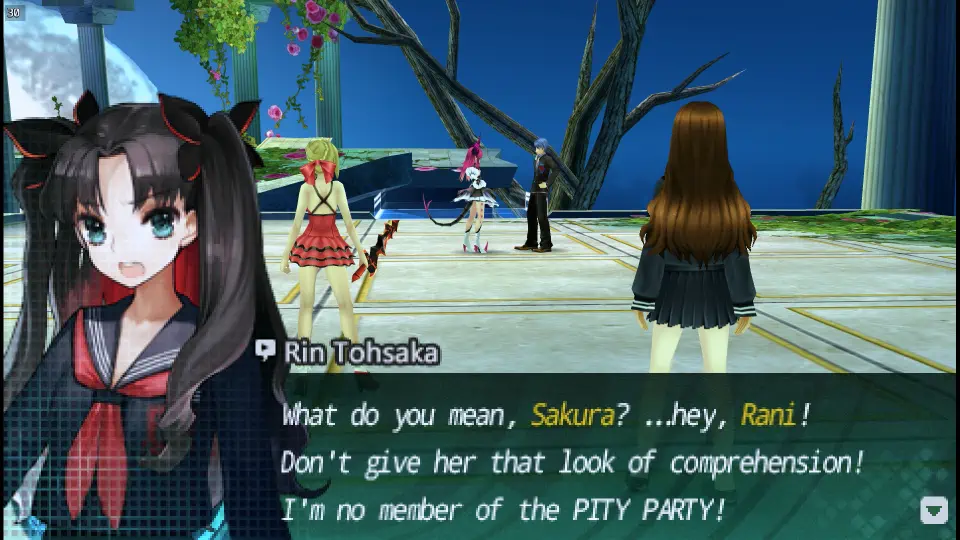The width and height of the screenshot is (960, 540).
Task: Advance dialogue with the down-arrow indicator
Action: coord(933,510)
